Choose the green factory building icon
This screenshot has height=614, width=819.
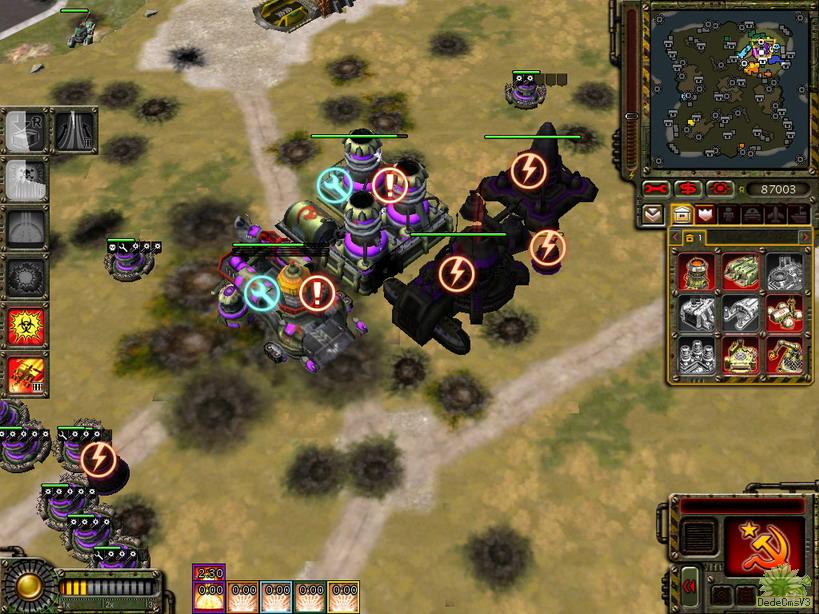[x=740, y=272]
